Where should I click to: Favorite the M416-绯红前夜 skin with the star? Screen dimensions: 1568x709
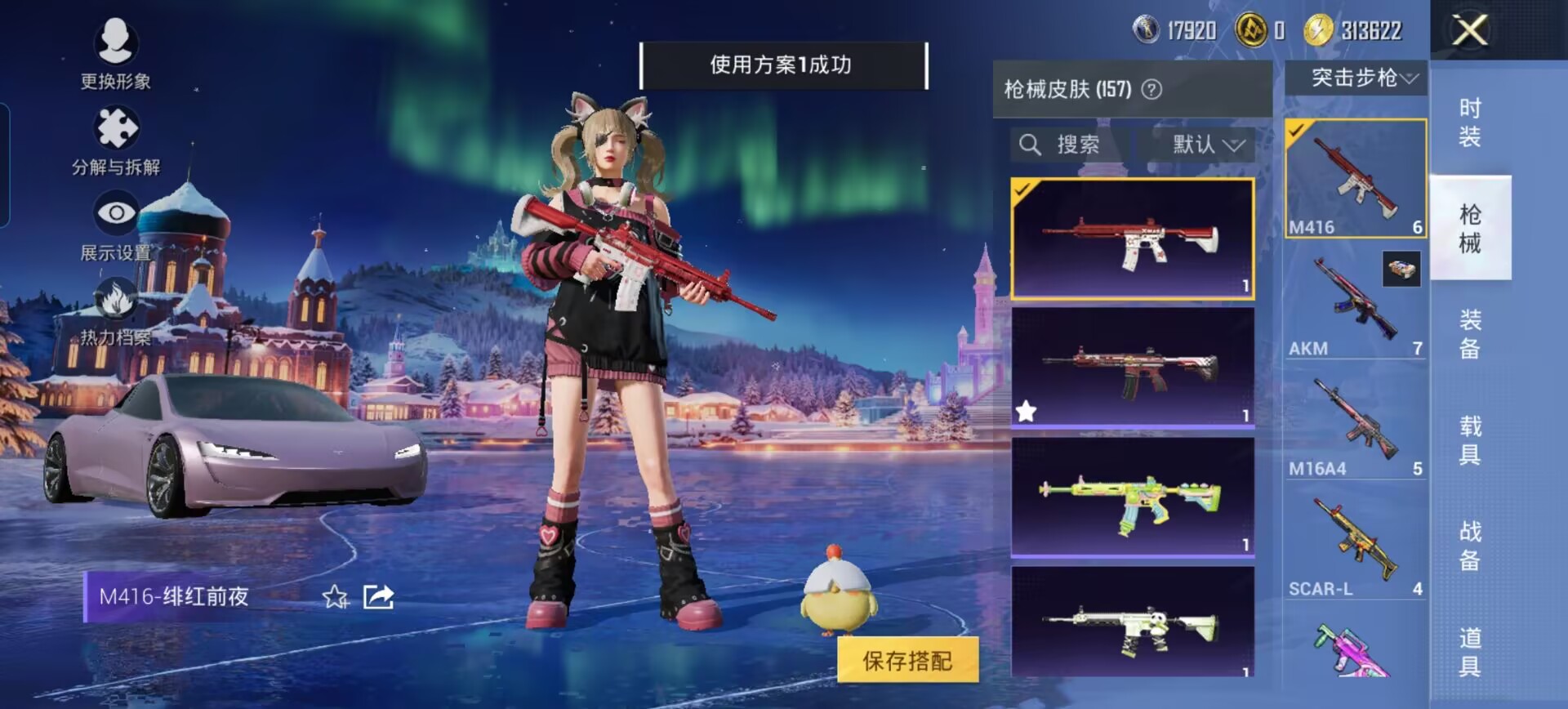335,597
